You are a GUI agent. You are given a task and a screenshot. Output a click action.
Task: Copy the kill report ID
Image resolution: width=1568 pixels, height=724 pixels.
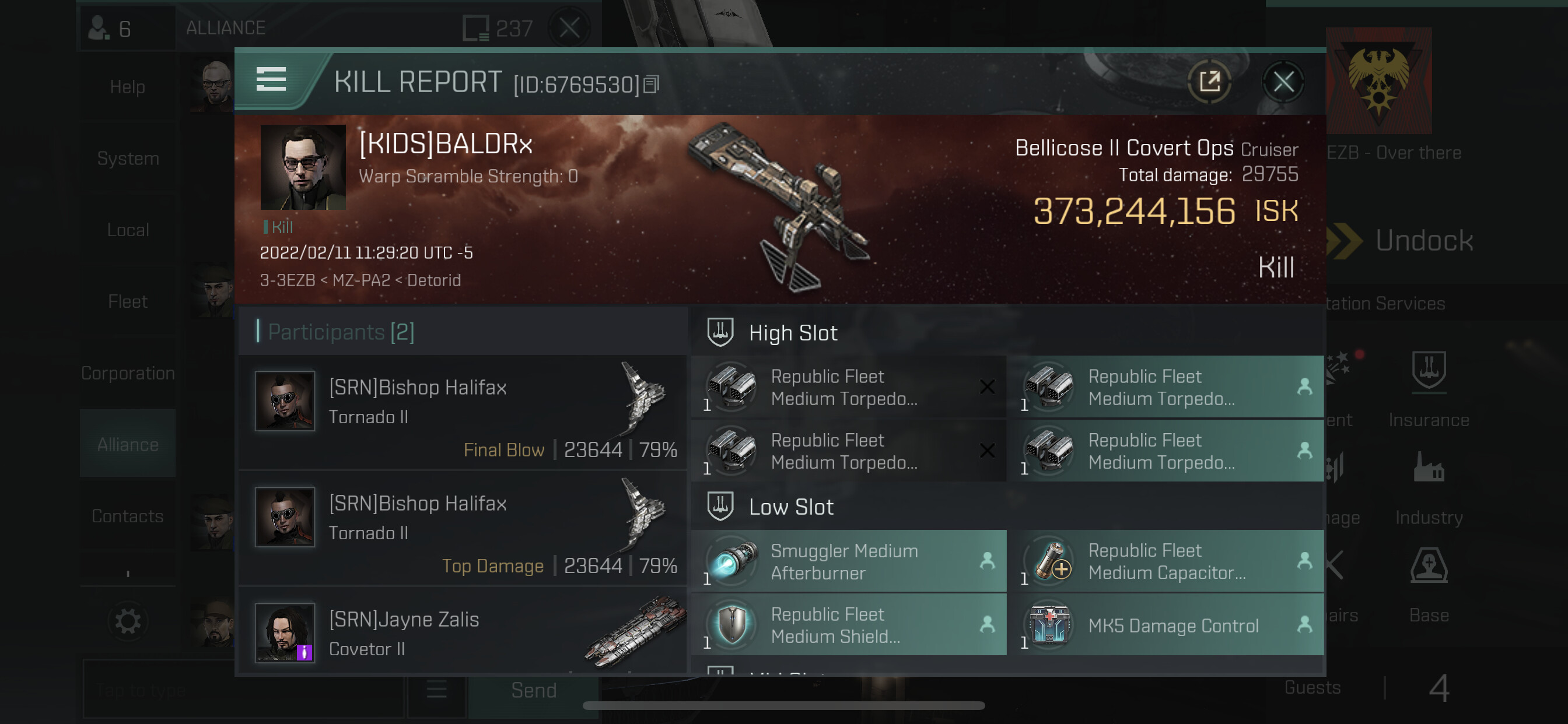(x=652, y=85)
